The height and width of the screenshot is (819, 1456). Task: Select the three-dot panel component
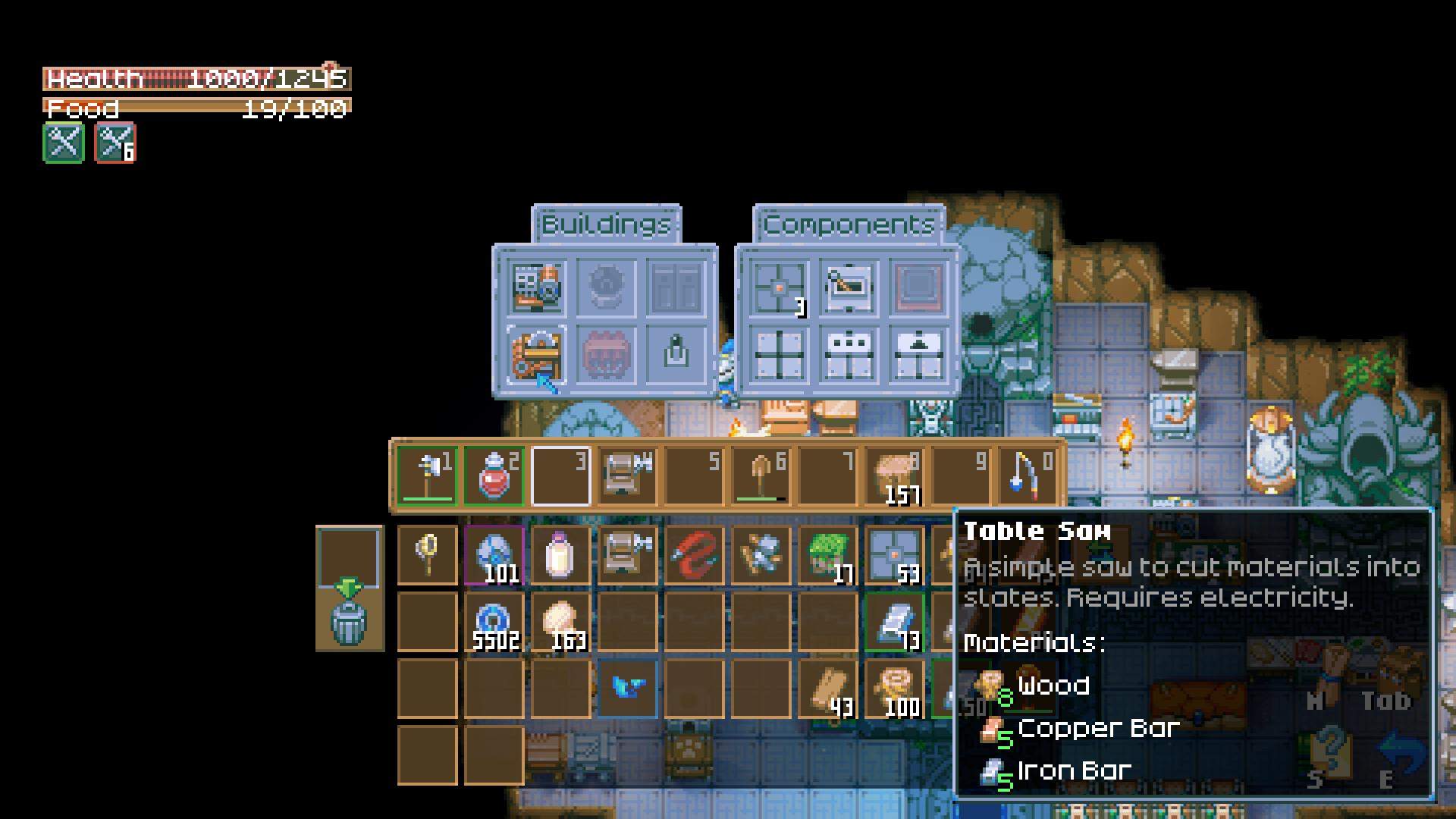click(849, 355)
